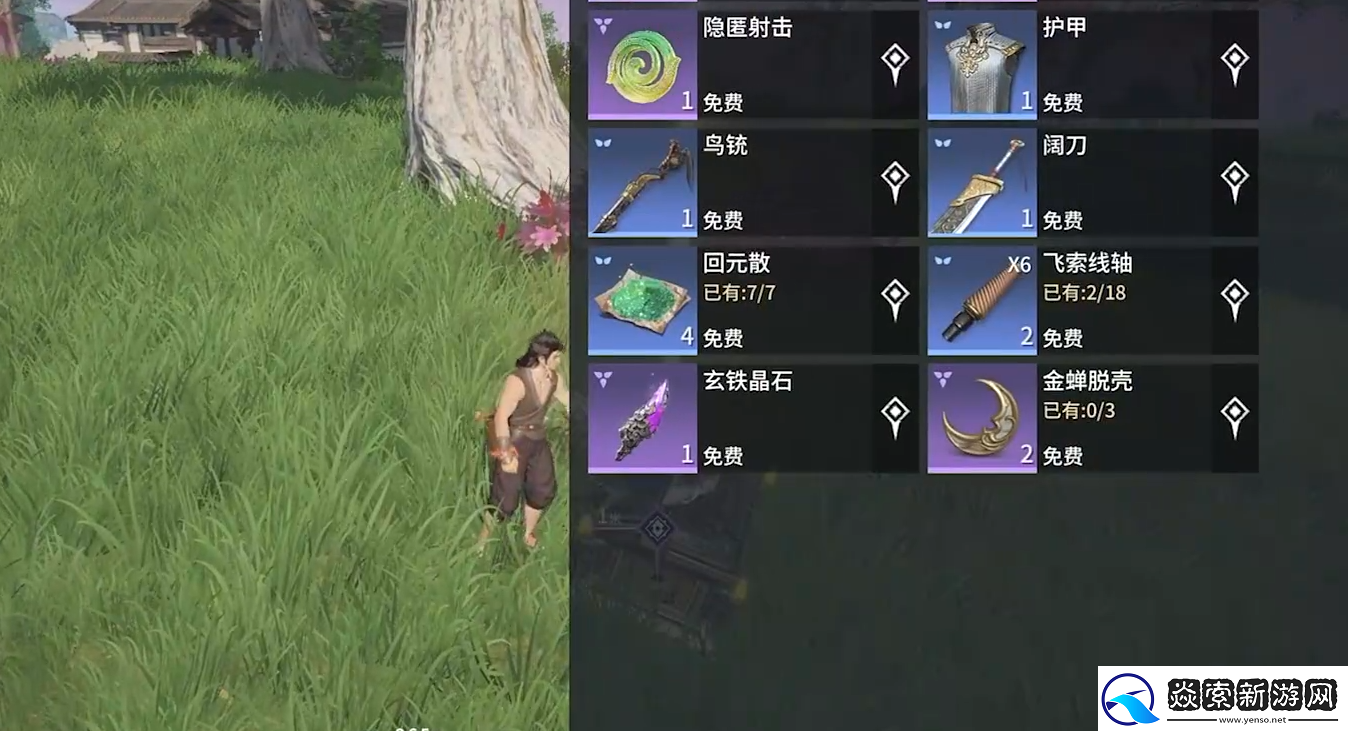Claim 阔刀 with the diamond button

point(1234,176)
